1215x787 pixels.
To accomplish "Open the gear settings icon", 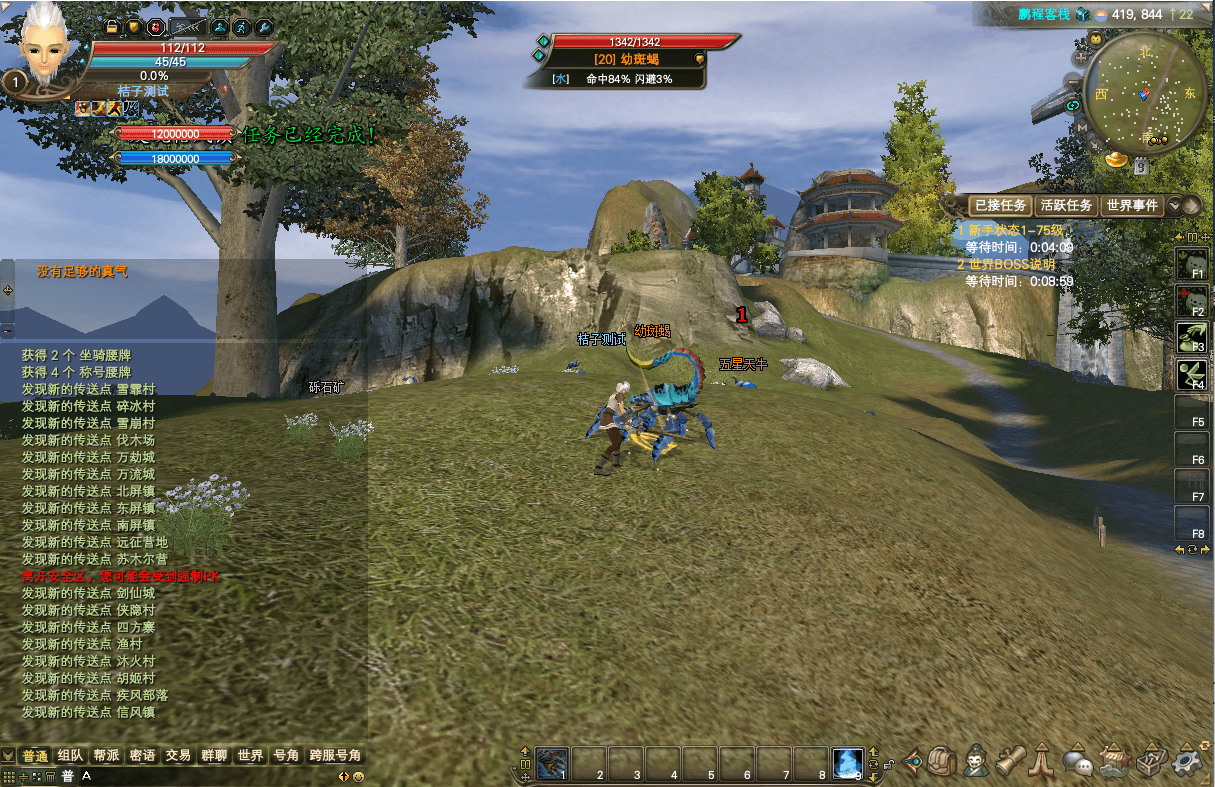I will click(x=1188, y=762).
